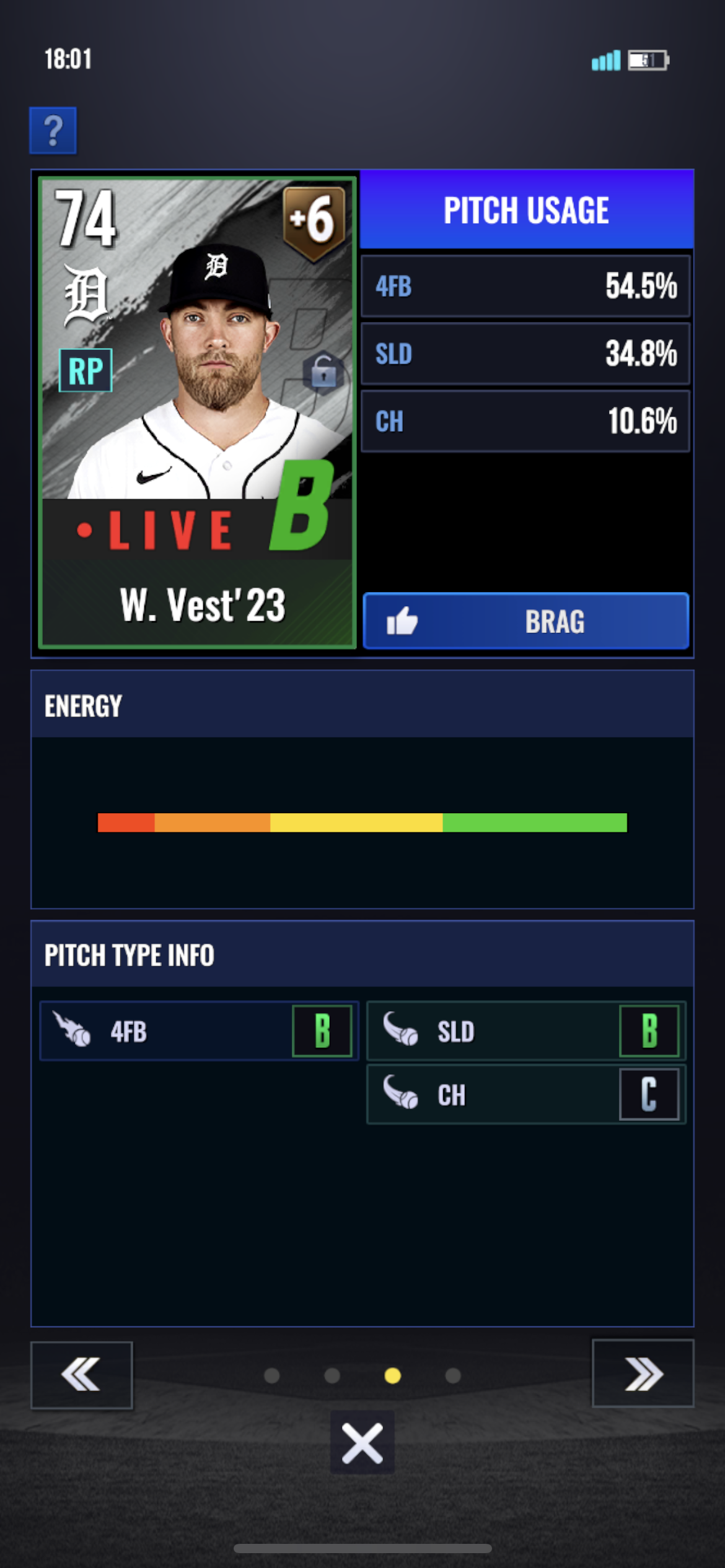Select the CH pitch type entry

(x=525, y=1094)
